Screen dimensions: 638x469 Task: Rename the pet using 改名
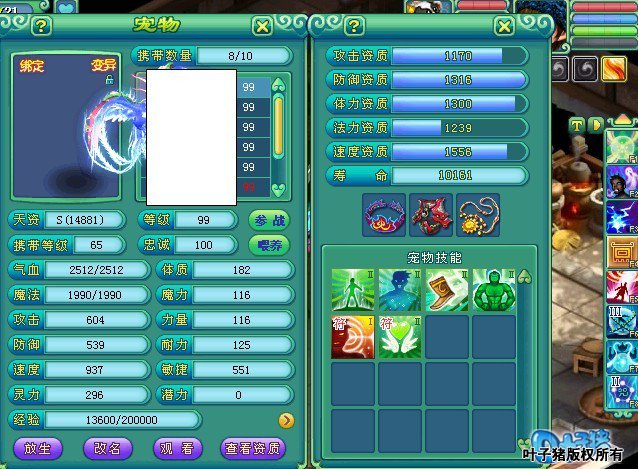click(x=106, y=448)
